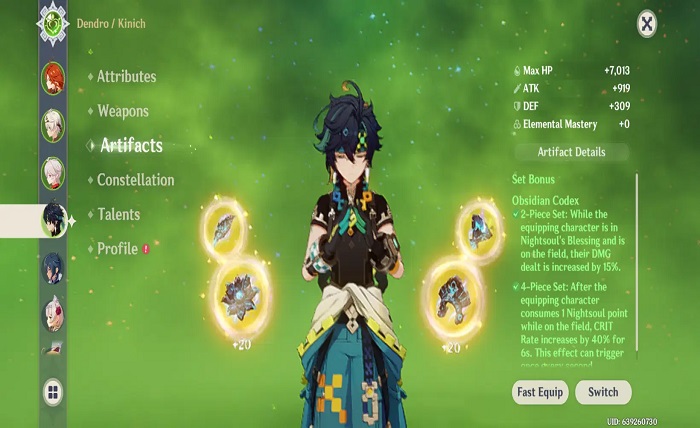Pick the goblet artifact in the lower right
700x428 pixels.
(452, 293)
